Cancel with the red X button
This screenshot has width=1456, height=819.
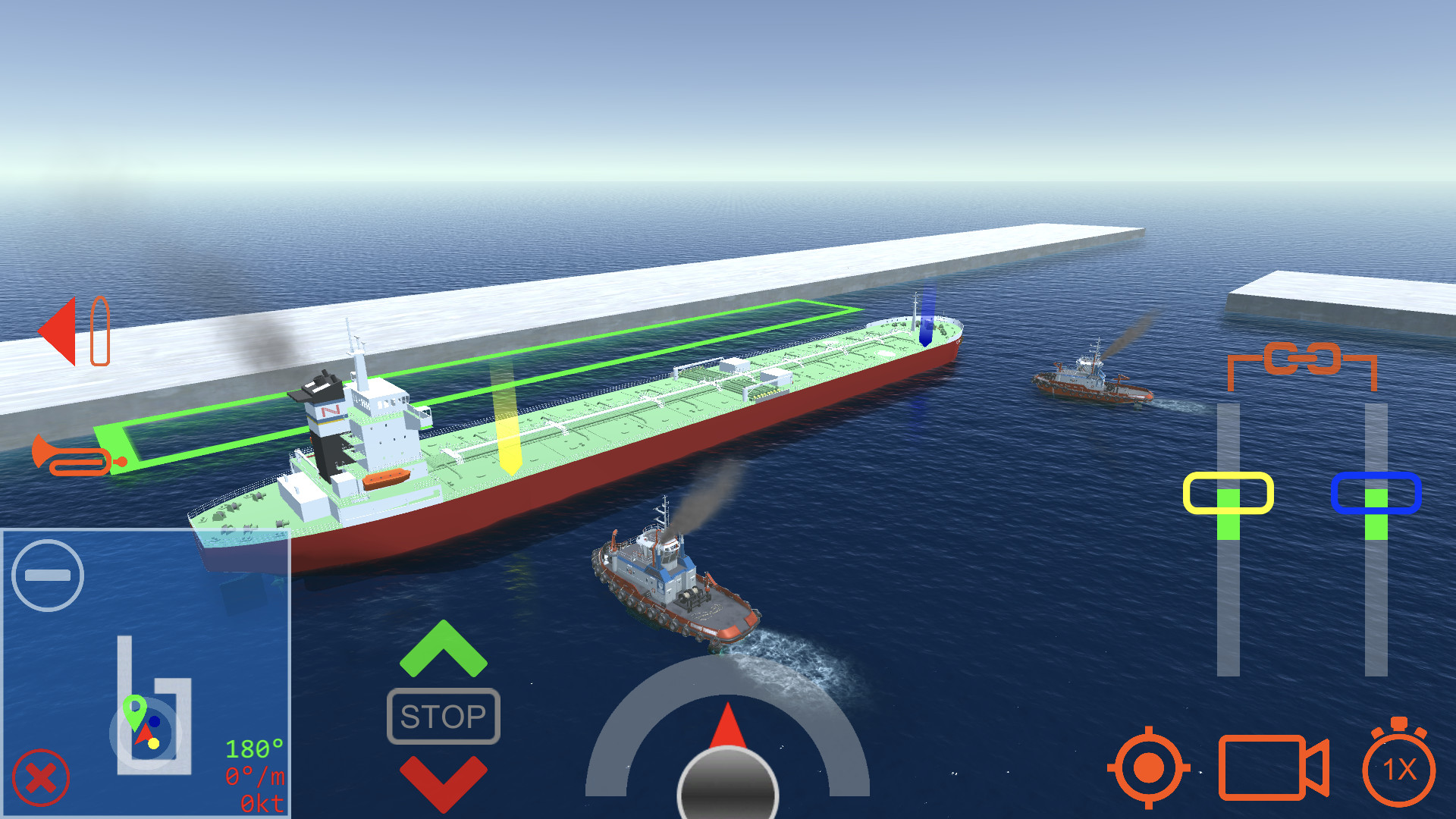(x=42, y=776)
